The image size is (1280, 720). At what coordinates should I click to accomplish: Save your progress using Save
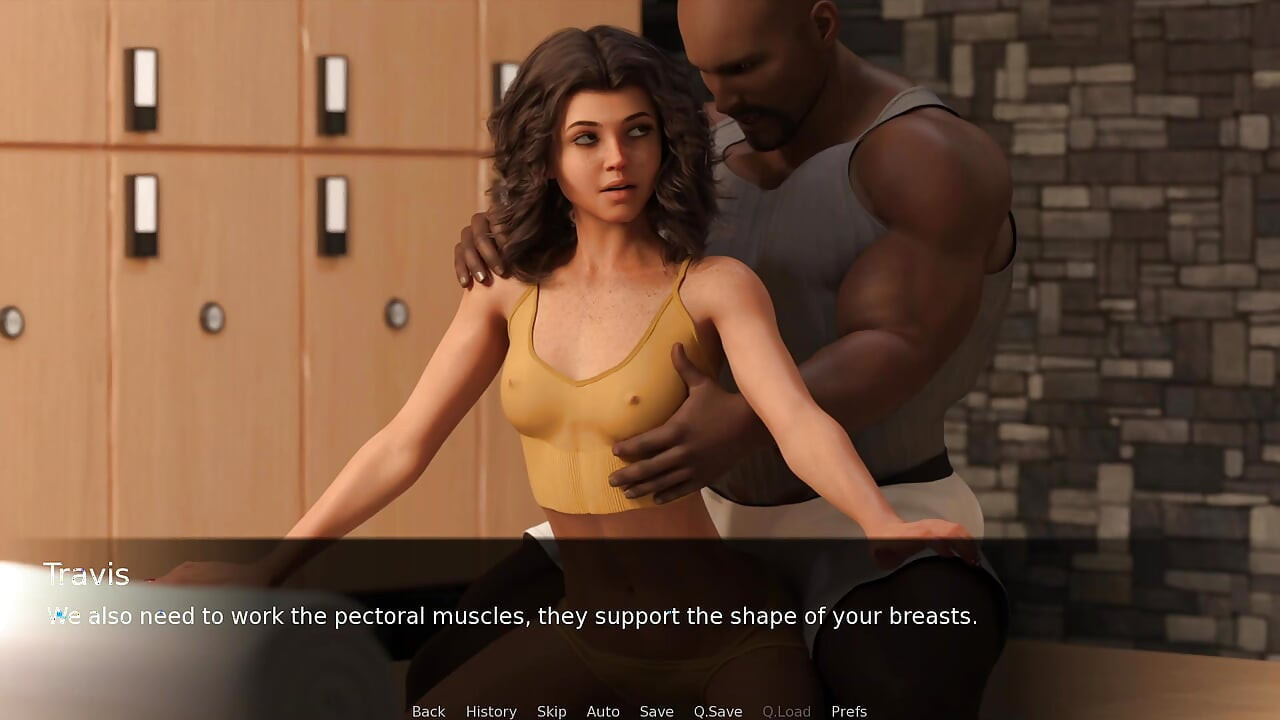tap(656, 711)
